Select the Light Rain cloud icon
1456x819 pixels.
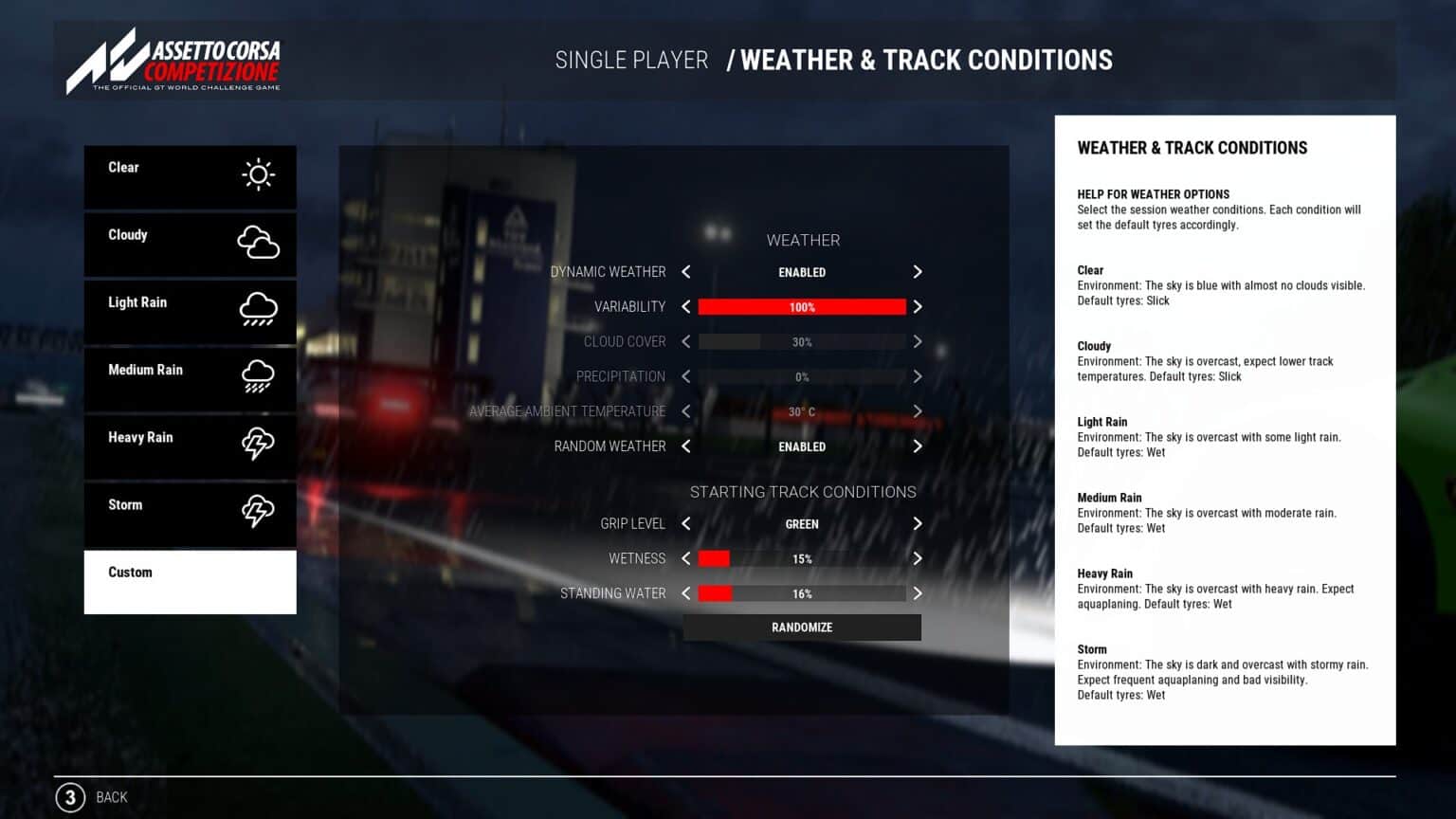click(256, 311)
